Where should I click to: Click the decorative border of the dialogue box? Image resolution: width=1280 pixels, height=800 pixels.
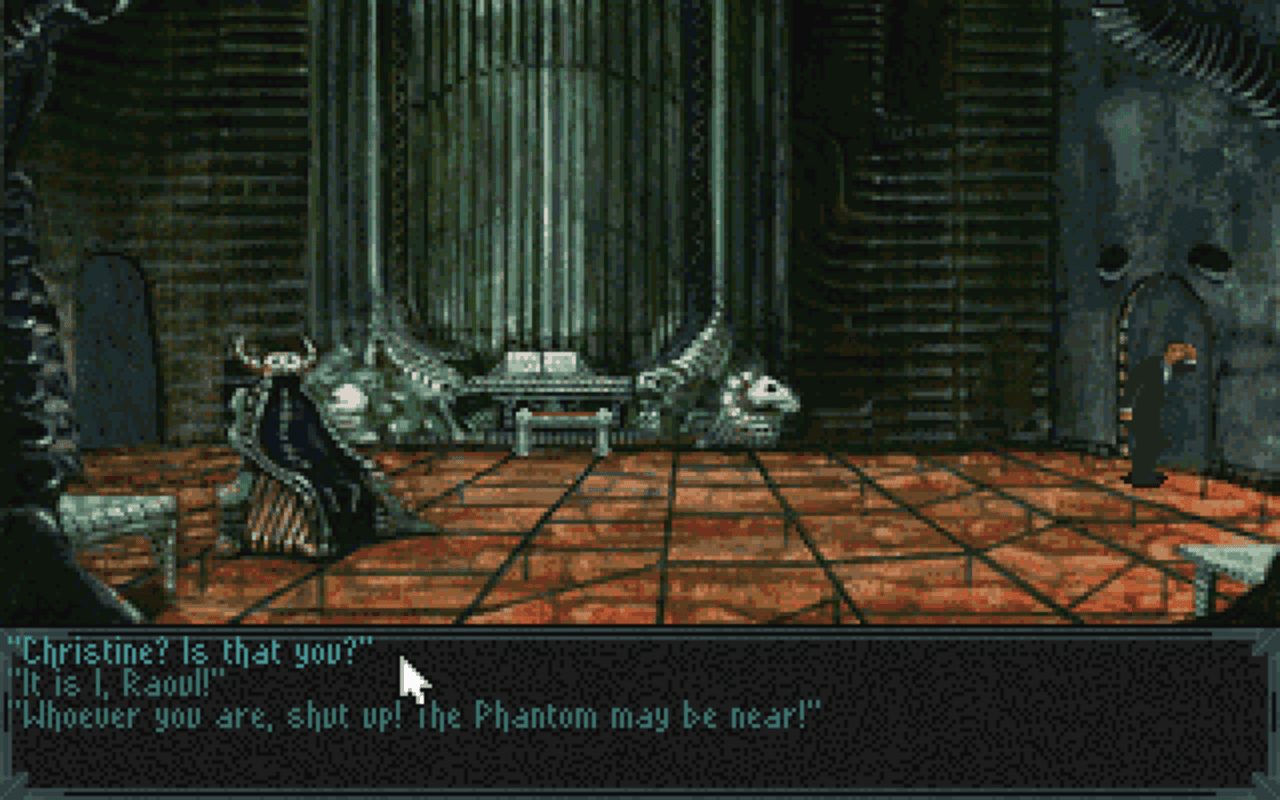pos(640,628)
